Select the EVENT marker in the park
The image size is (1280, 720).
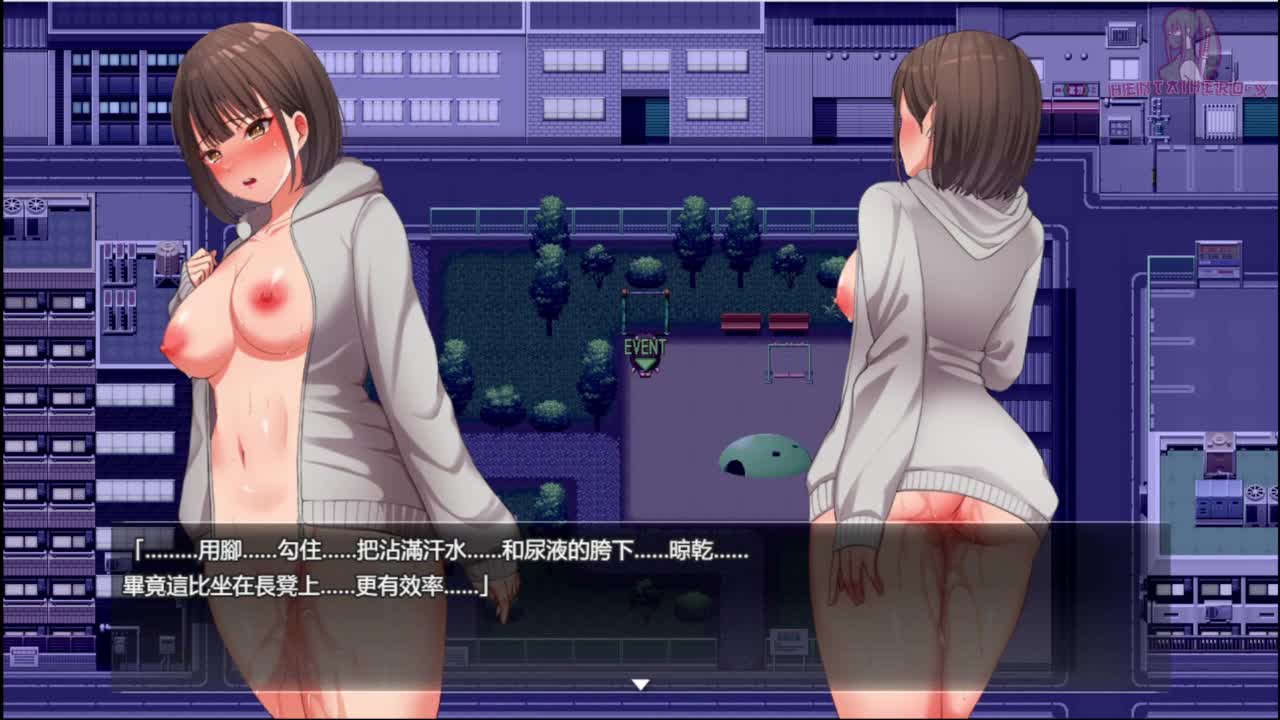coord(645,354)
